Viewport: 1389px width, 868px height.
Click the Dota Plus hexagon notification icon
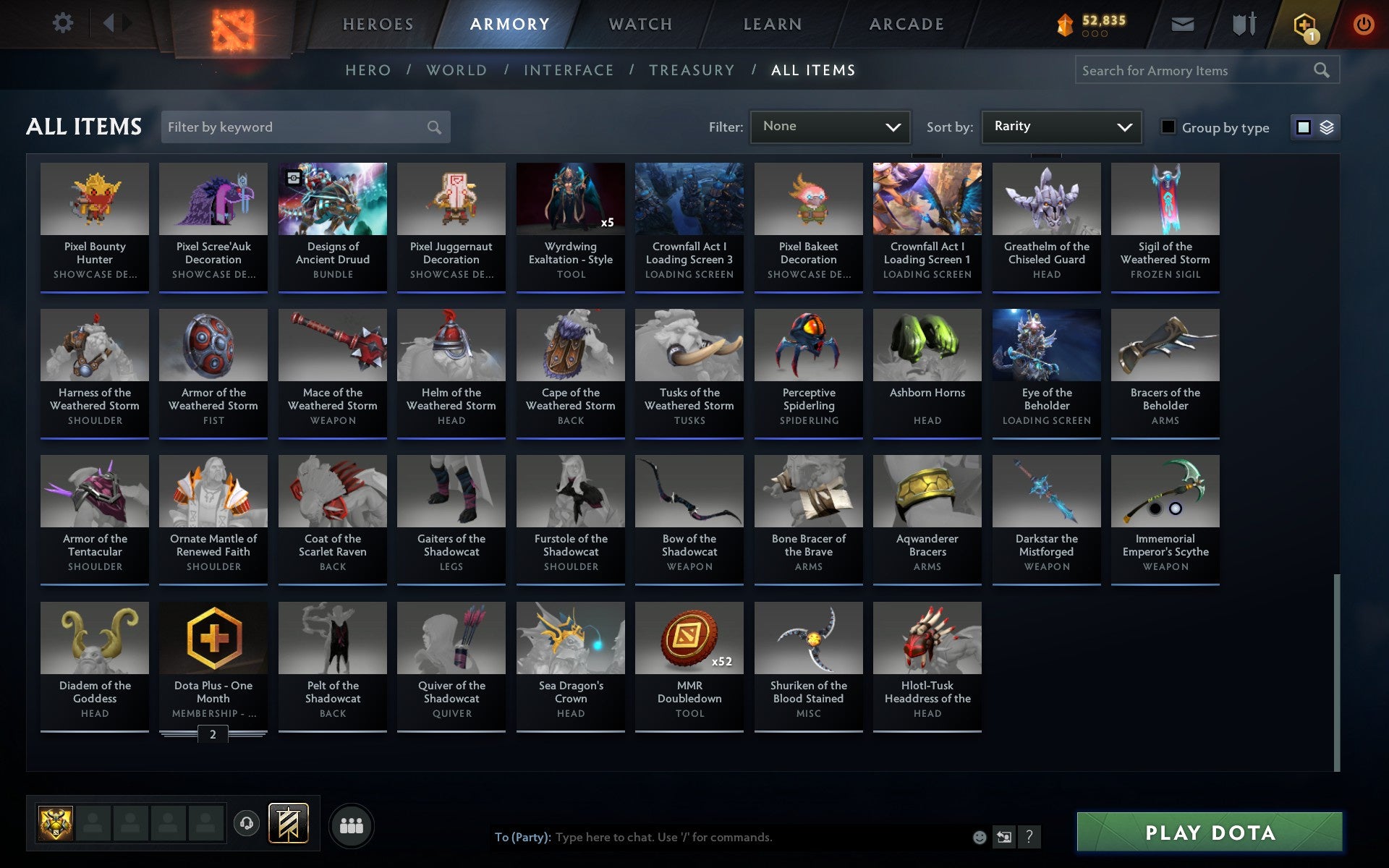[x=1304, y=23]
